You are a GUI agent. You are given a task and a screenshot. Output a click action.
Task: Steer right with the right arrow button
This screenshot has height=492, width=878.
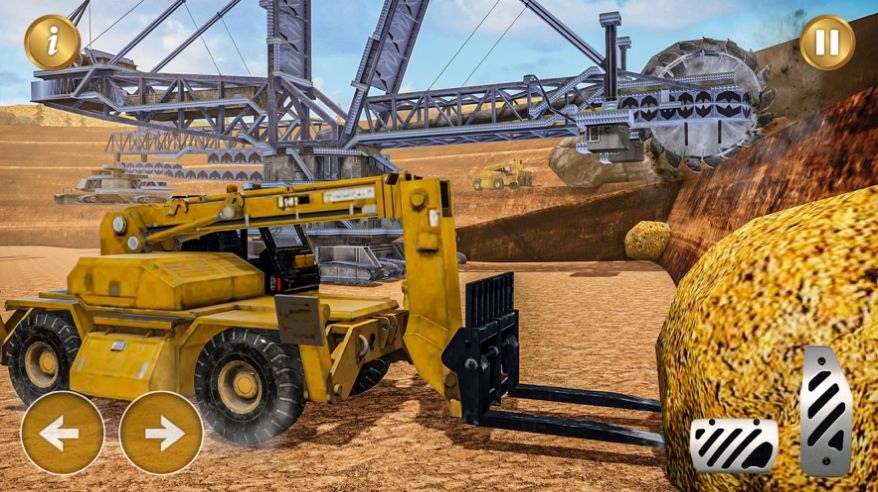161,432
